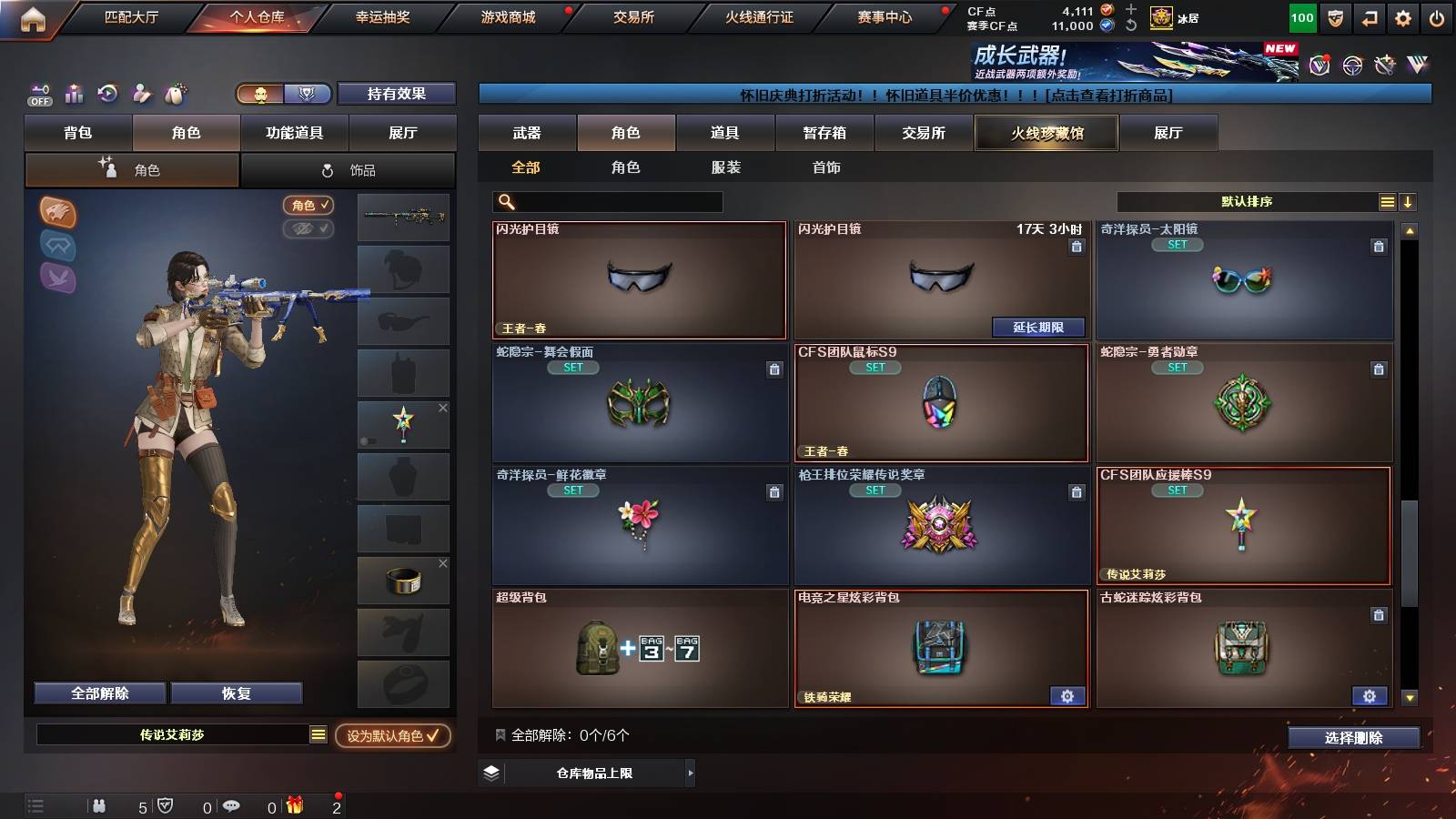Open the gear options on 电竞之星炫彩背包 card
This screenshot has width=1456, height=819.
1067,696
